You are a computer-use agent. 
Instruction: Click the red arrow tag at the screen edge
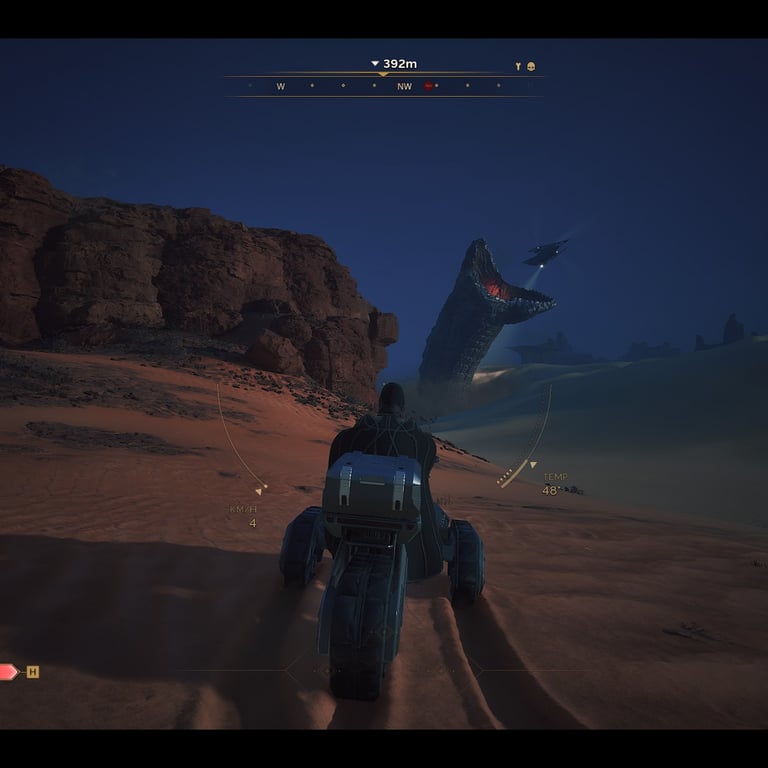point(8,672)
